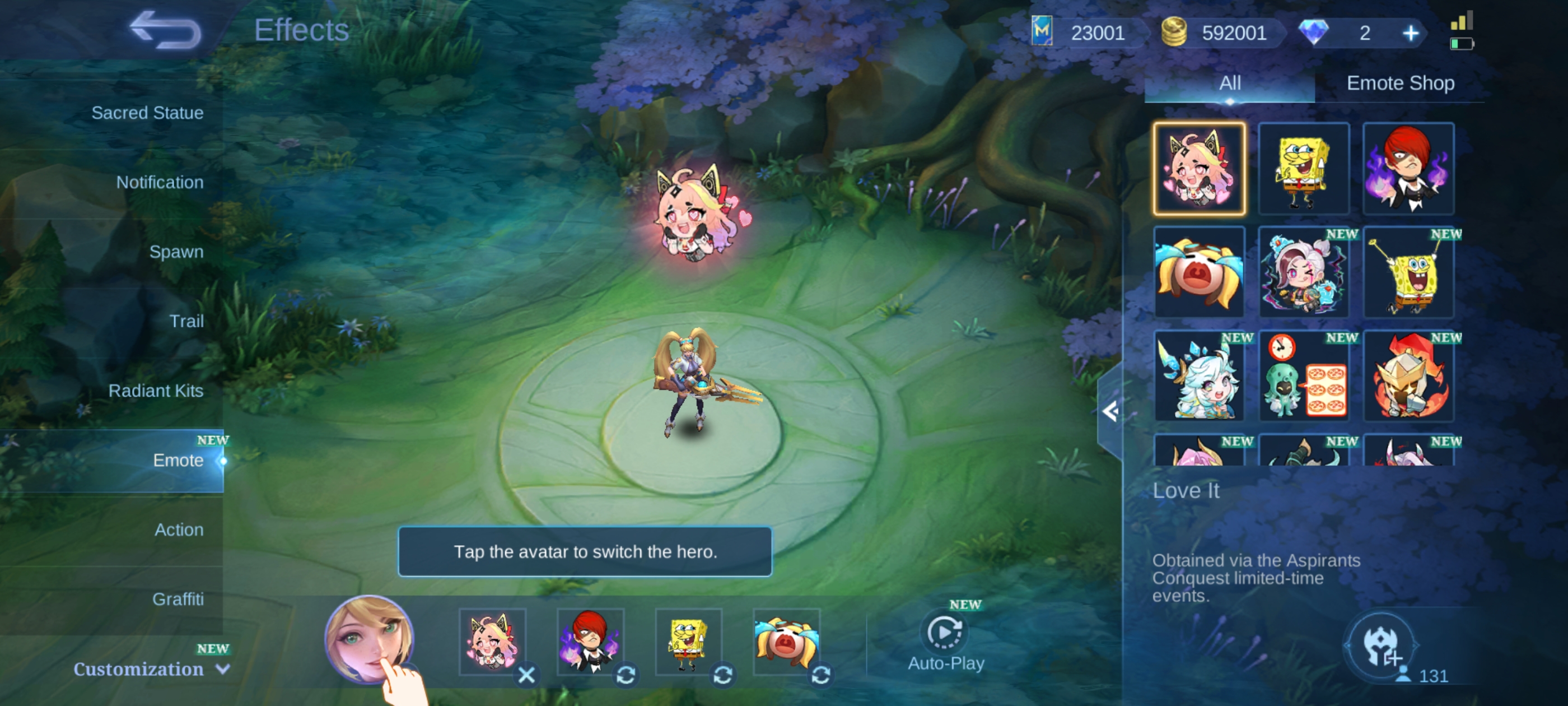Viewport: 1568px width, 706px height.
Task: Select the clock and pizza emote
Action: click(1303, 376)
